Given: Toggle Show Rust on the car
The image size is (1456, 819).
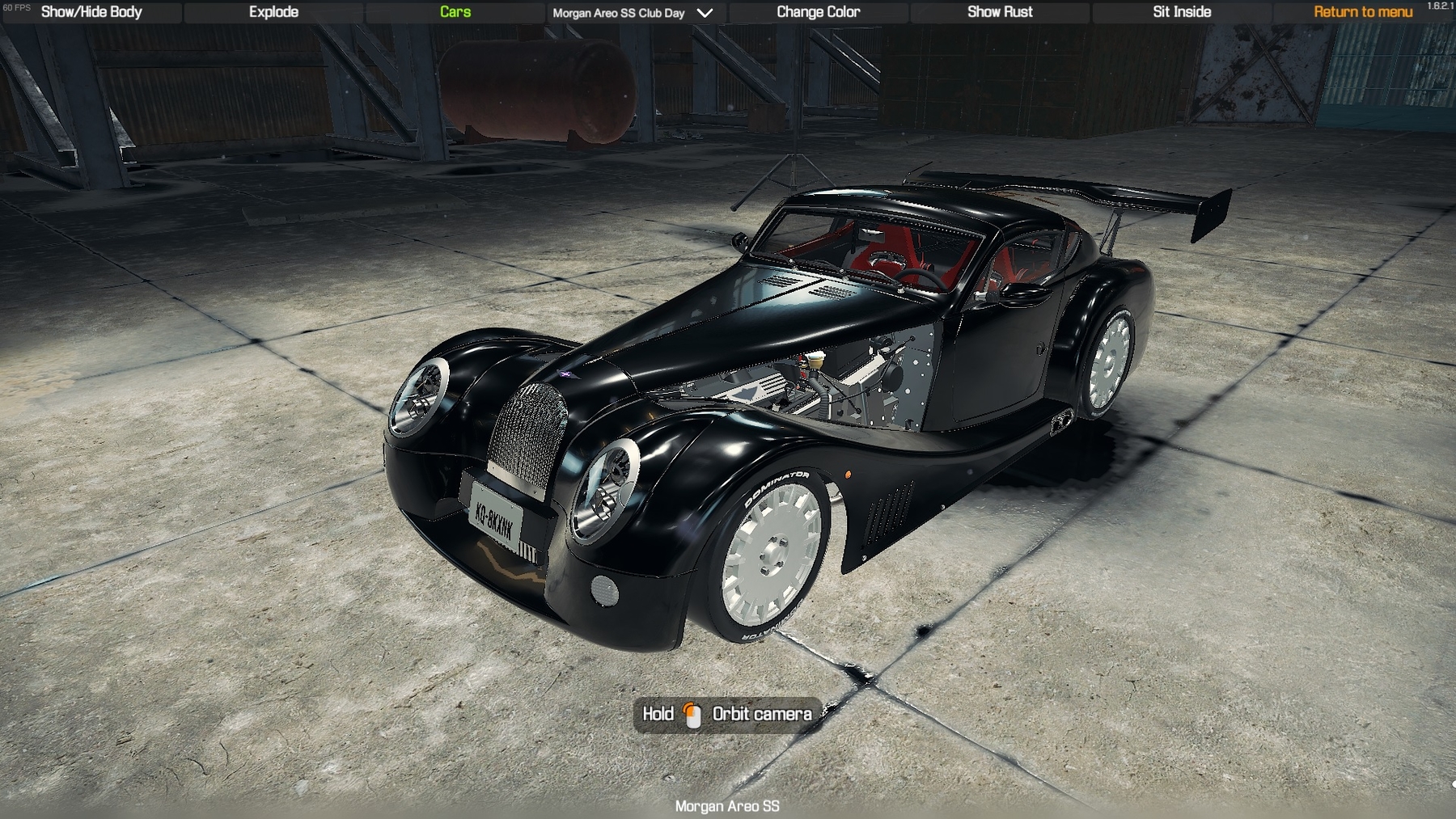Looking at the screenshot, I should 1000,12.
